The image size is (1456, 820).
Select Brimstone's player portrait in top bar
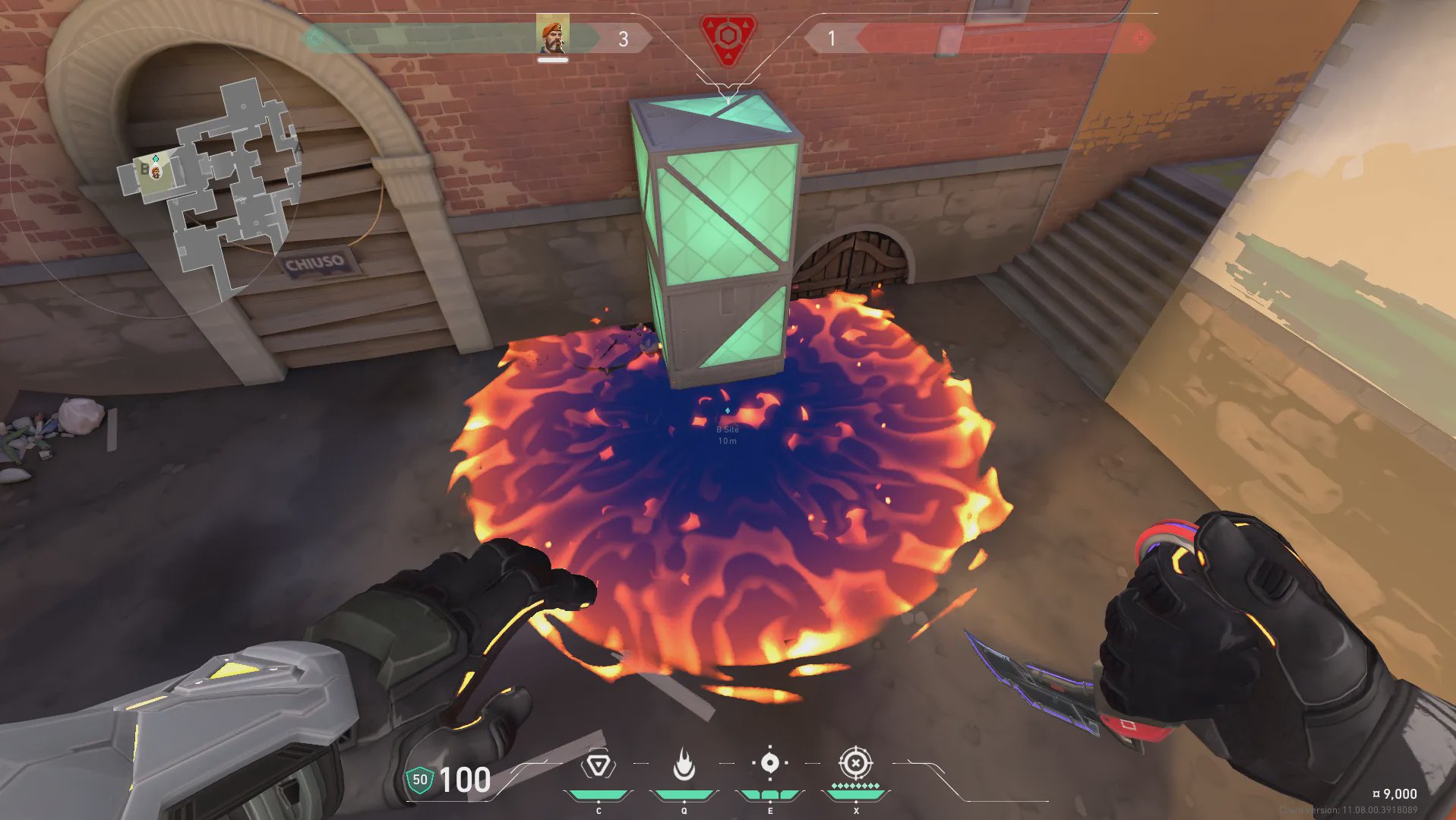552,36
